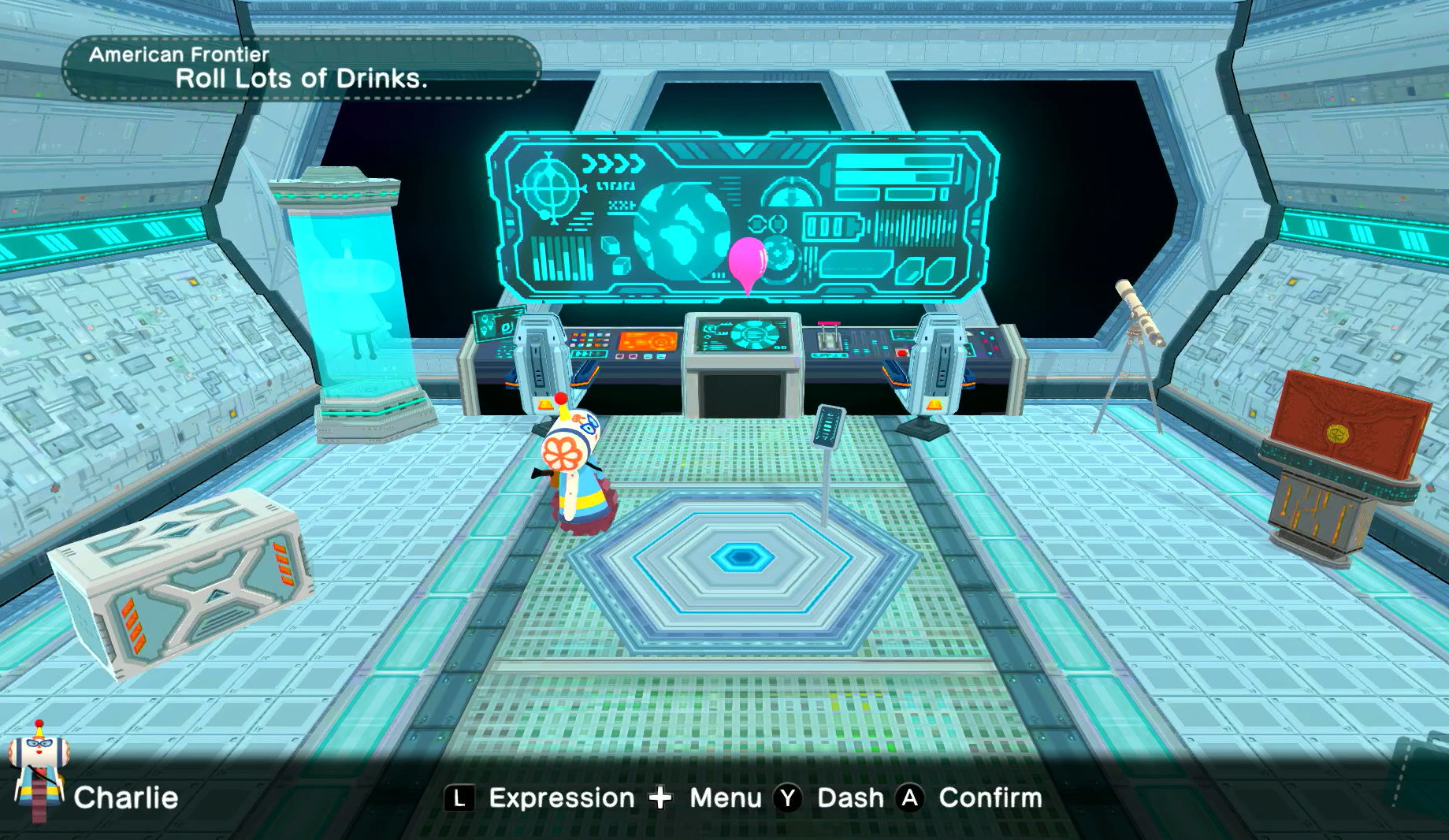Click Charlie's character portrait
Screen dimensions: 1449x840
38,770
